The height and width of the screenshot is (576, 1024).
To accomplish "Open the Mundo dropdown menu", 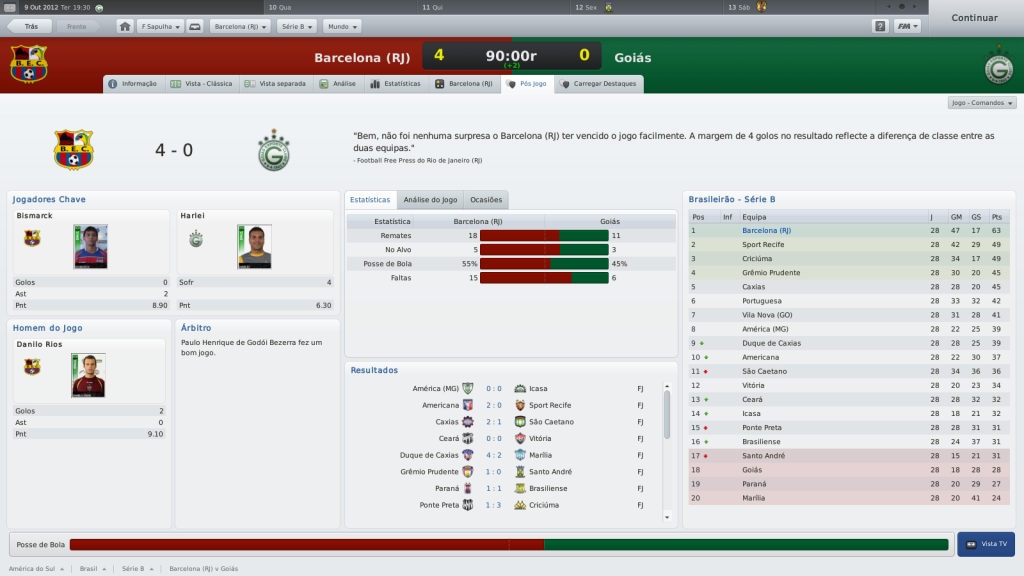I will point(342,26).
